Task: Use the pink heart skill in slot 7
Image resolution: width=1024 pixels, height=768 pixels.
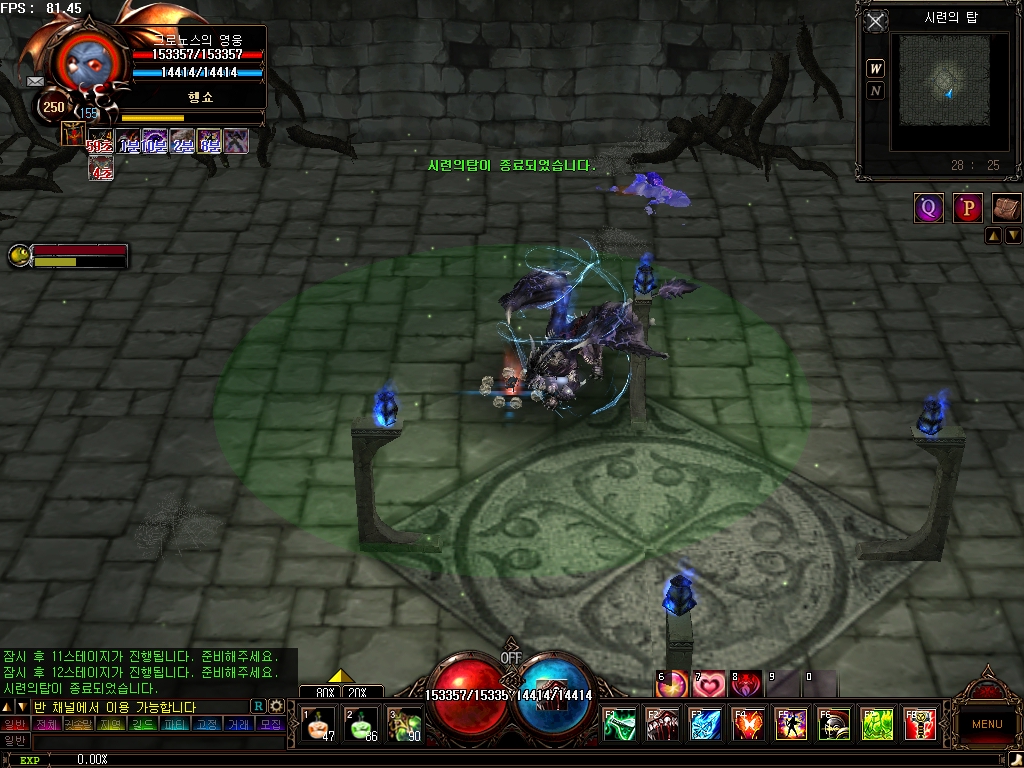Action: click(x=709, y=684)
